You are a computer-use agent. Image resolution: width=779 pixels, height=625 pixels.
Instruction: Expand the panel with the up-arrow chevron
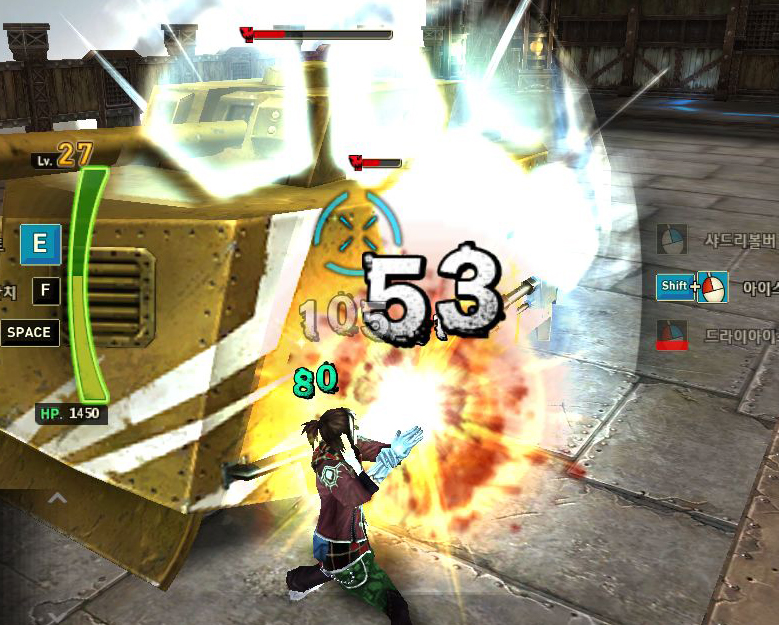tap(58, 497)
